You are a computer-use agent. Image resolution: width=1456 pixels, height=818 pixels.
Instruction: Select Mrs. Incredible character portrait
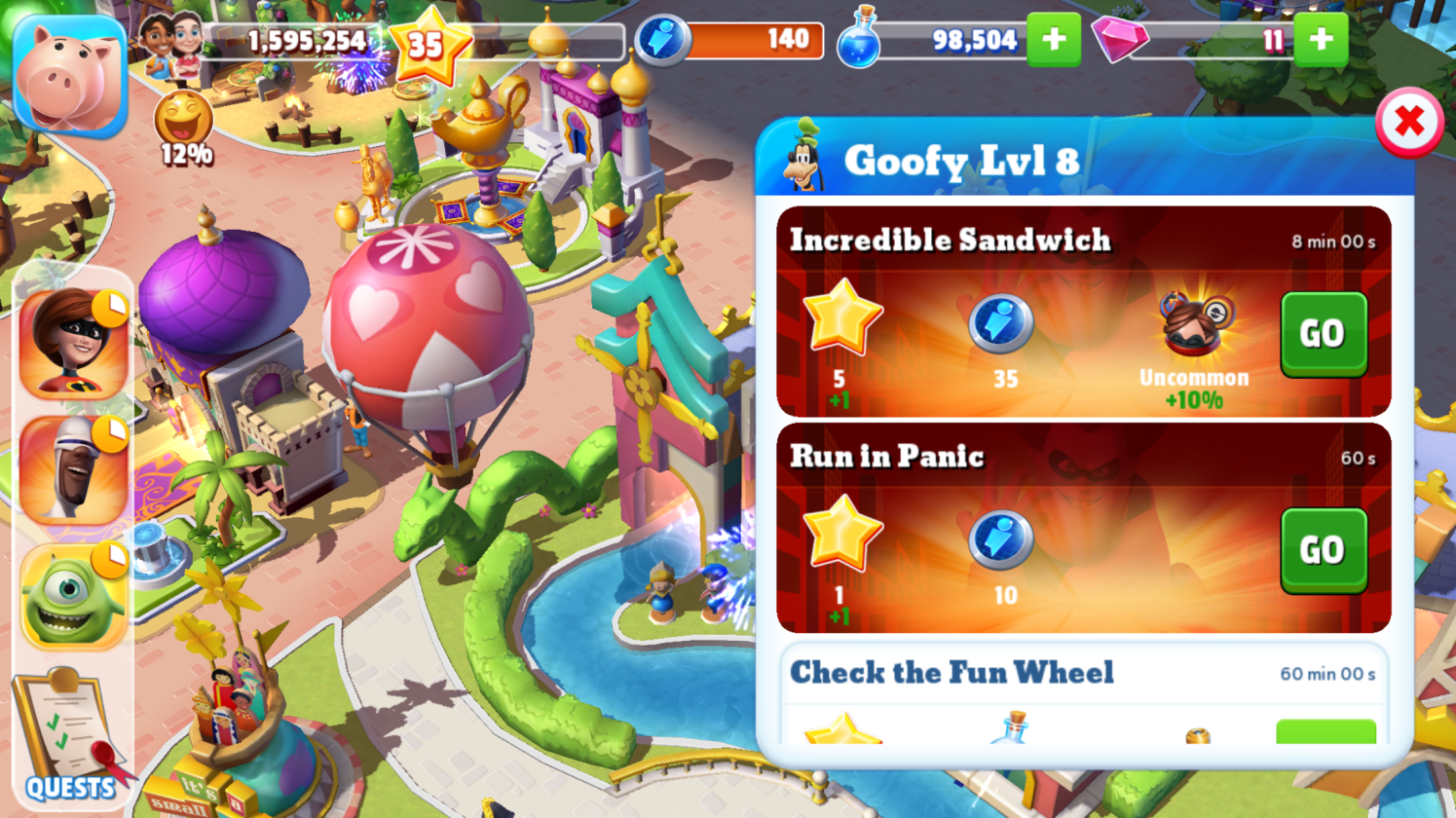[x=74, y=344]
